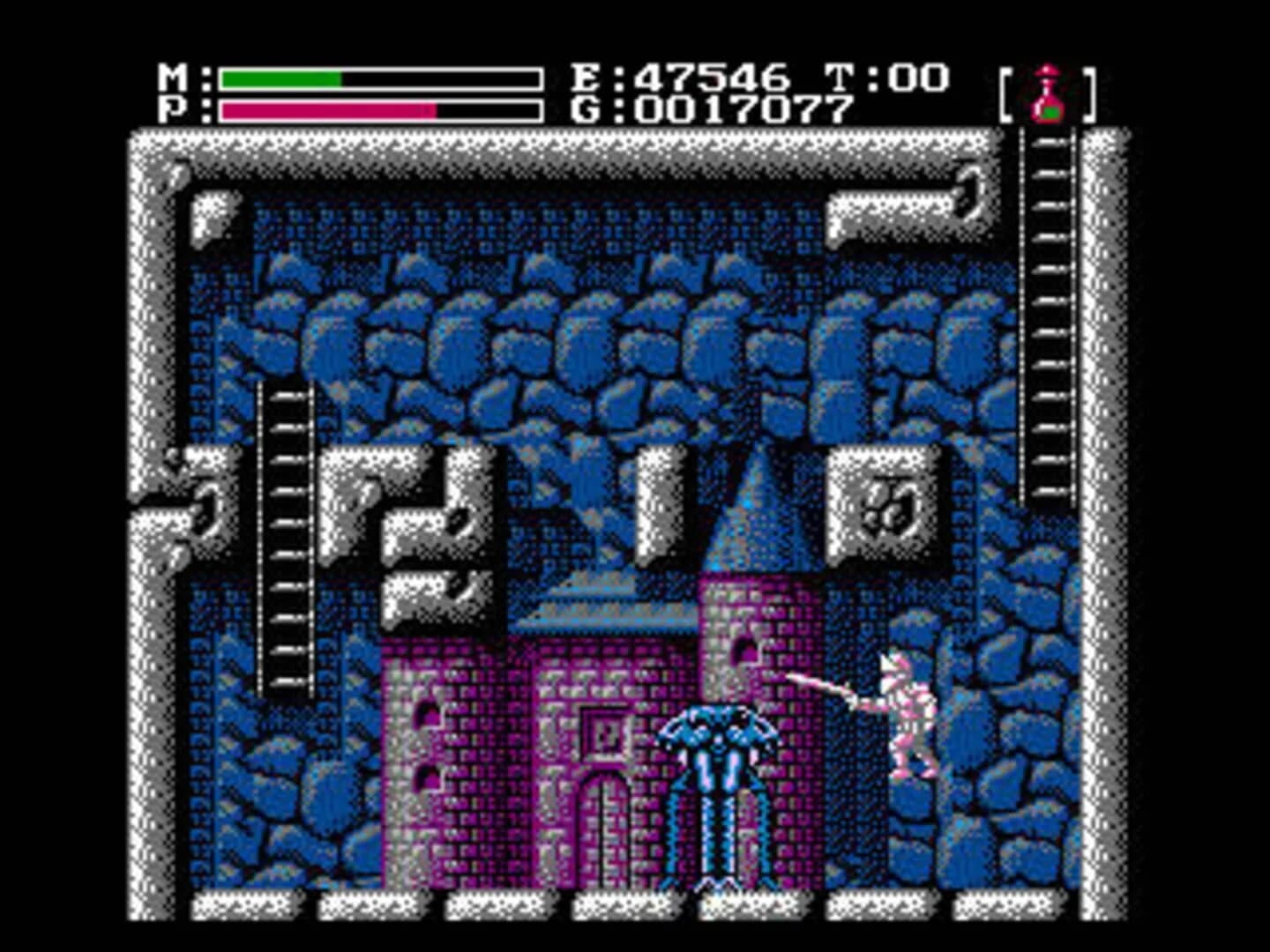
Task: Click the pink power meter bar
Action: pos(326,110)
